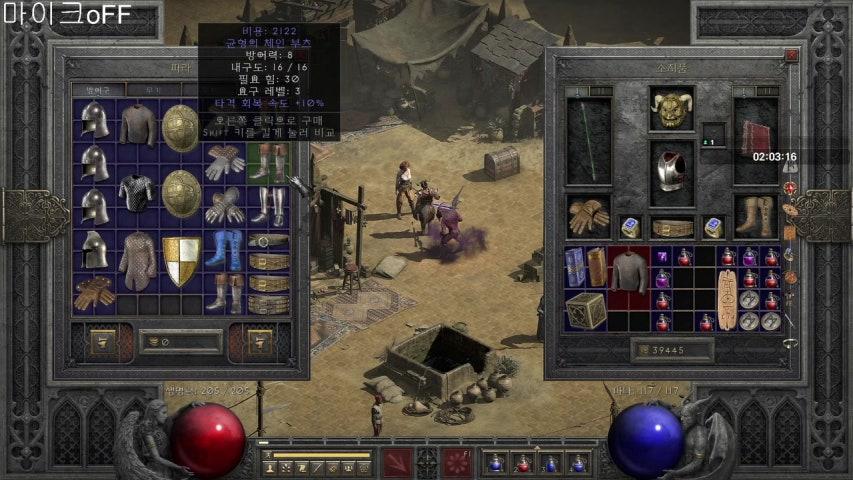The width and height of the screenshot is (853, 480).
Task: Click the equipped green staff weapon
Action: [x=587, y=141]
